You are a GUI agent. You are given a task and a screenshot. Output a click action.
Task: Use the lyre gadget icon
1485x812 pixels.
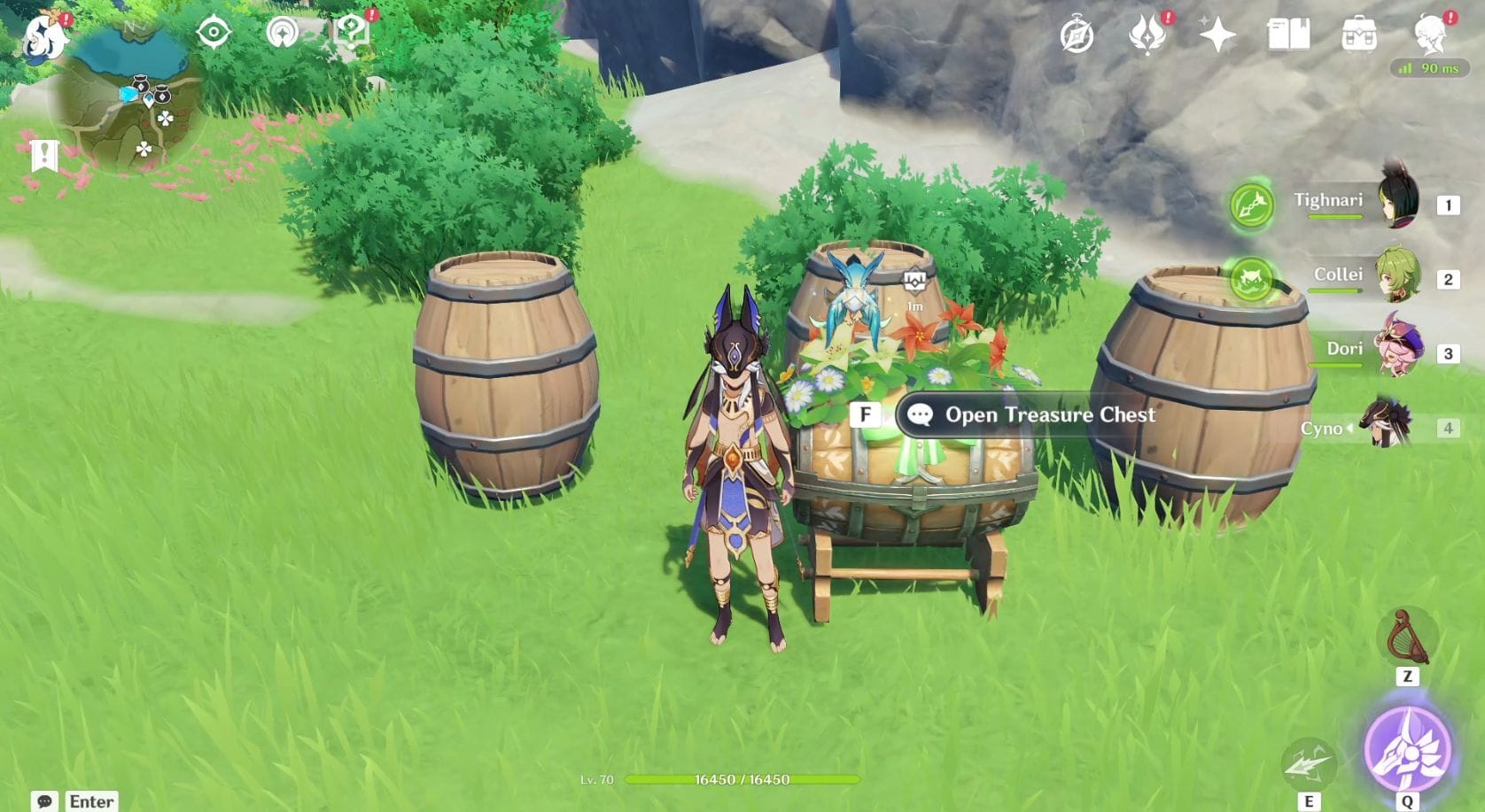coord(1407,637)
